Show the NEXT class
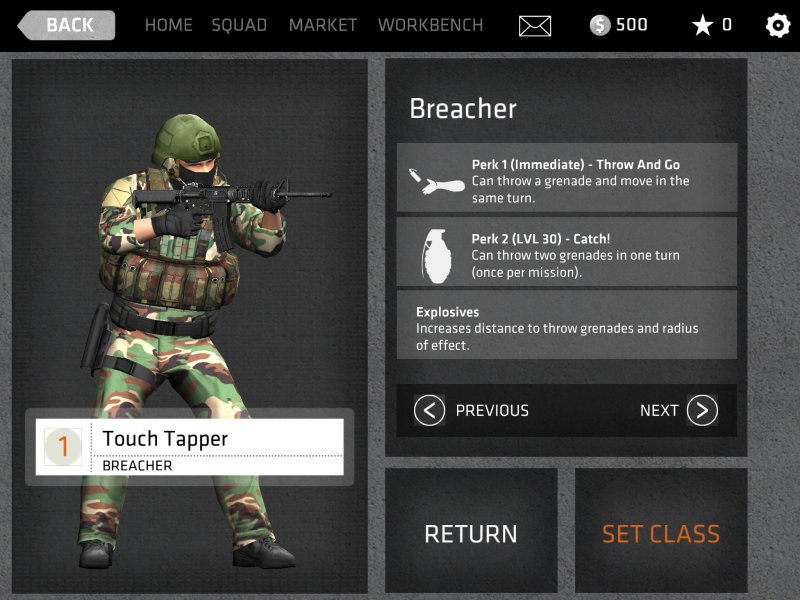 tap(679, 410)
